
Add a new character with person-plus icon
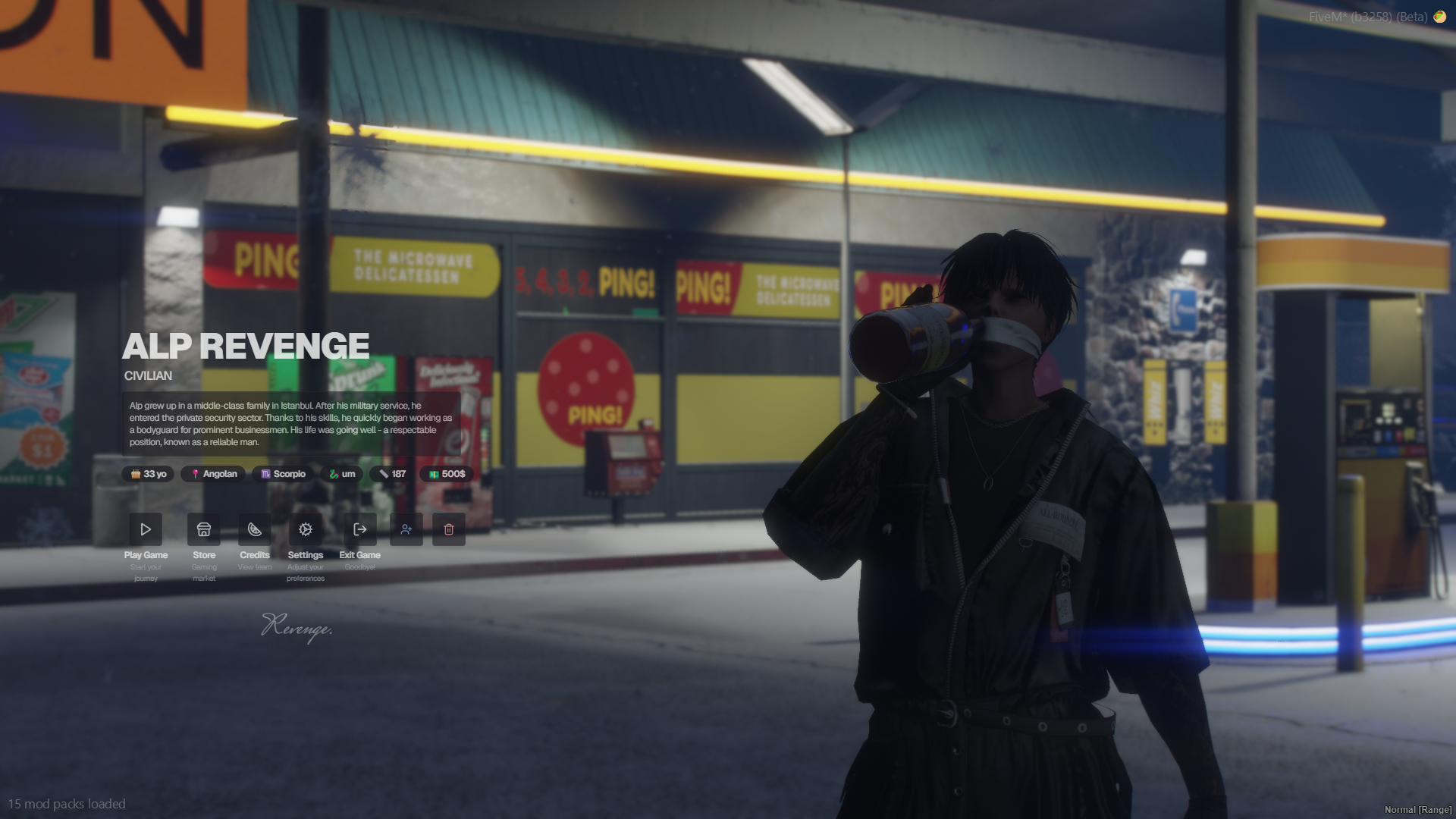click(x=406, y=529)
